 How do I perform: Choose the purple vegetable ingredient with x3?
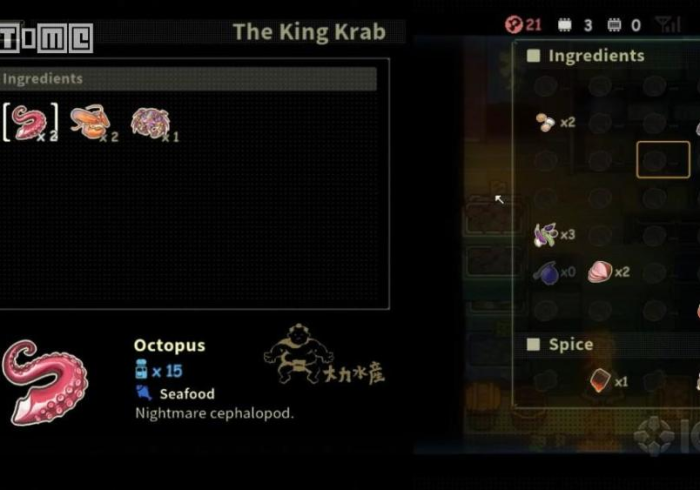click(x=546, y=234)
